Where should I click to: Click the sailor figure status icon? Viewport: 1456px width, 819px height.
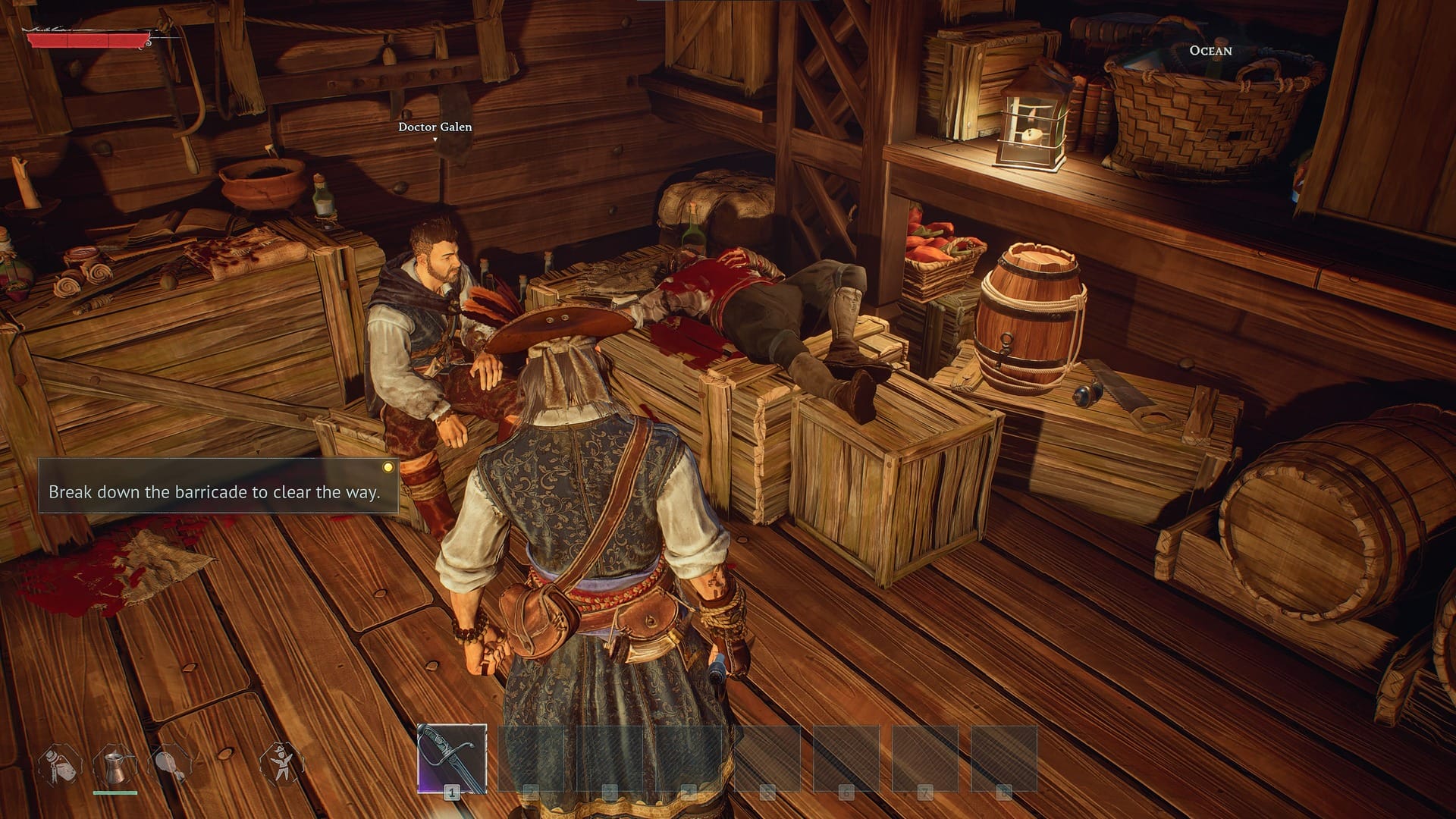(x=281, y=765)
